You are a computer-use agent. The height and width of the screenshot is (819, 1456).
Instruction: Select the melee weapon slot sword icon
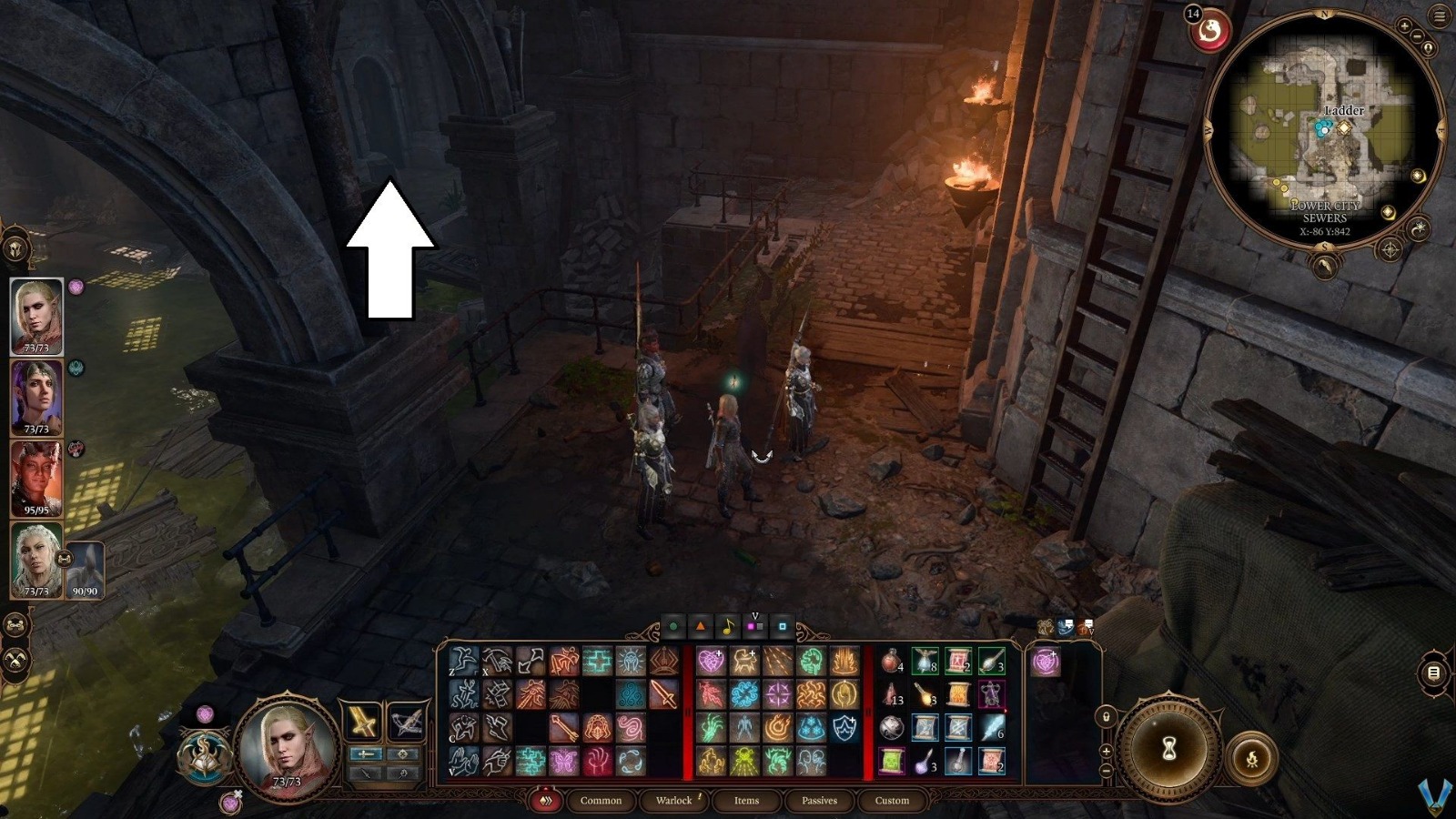362,722
